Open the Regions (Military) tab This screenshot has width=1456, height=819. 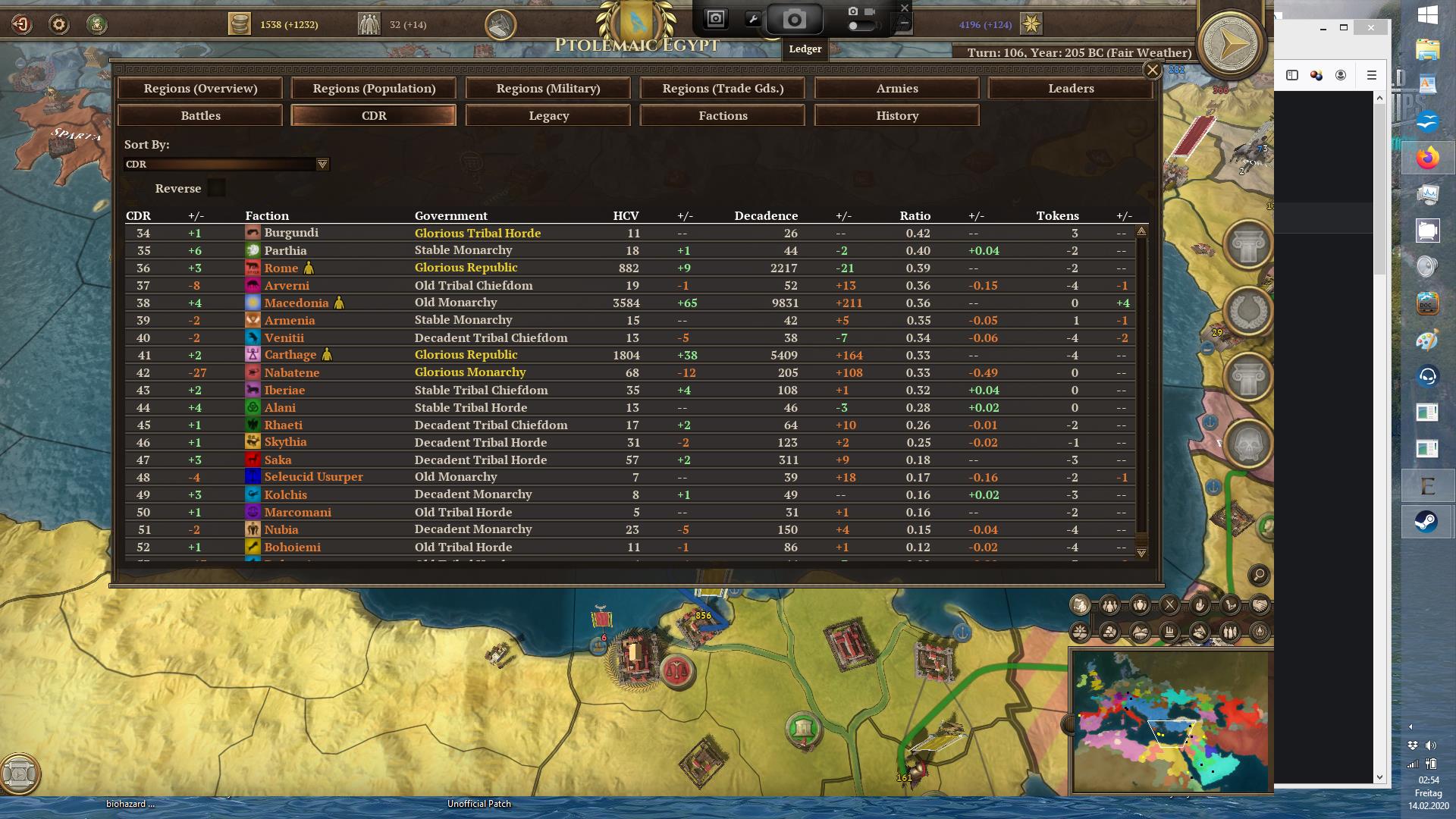[x=548, y=88]
